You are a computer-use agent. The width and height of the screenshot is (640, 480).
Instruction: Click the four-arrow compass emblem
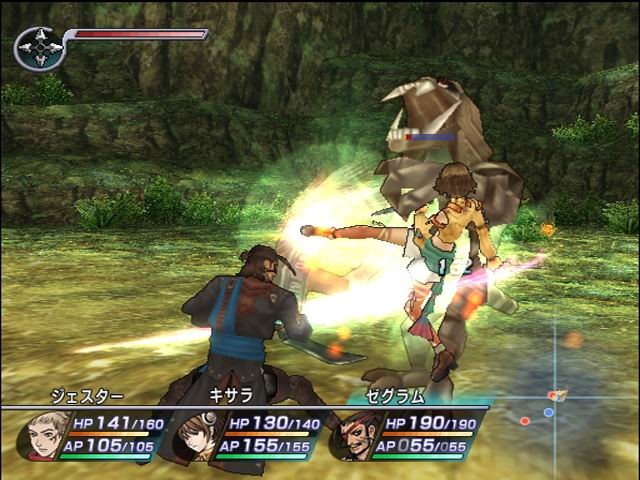pyautogui.click(x=39, y=48)
